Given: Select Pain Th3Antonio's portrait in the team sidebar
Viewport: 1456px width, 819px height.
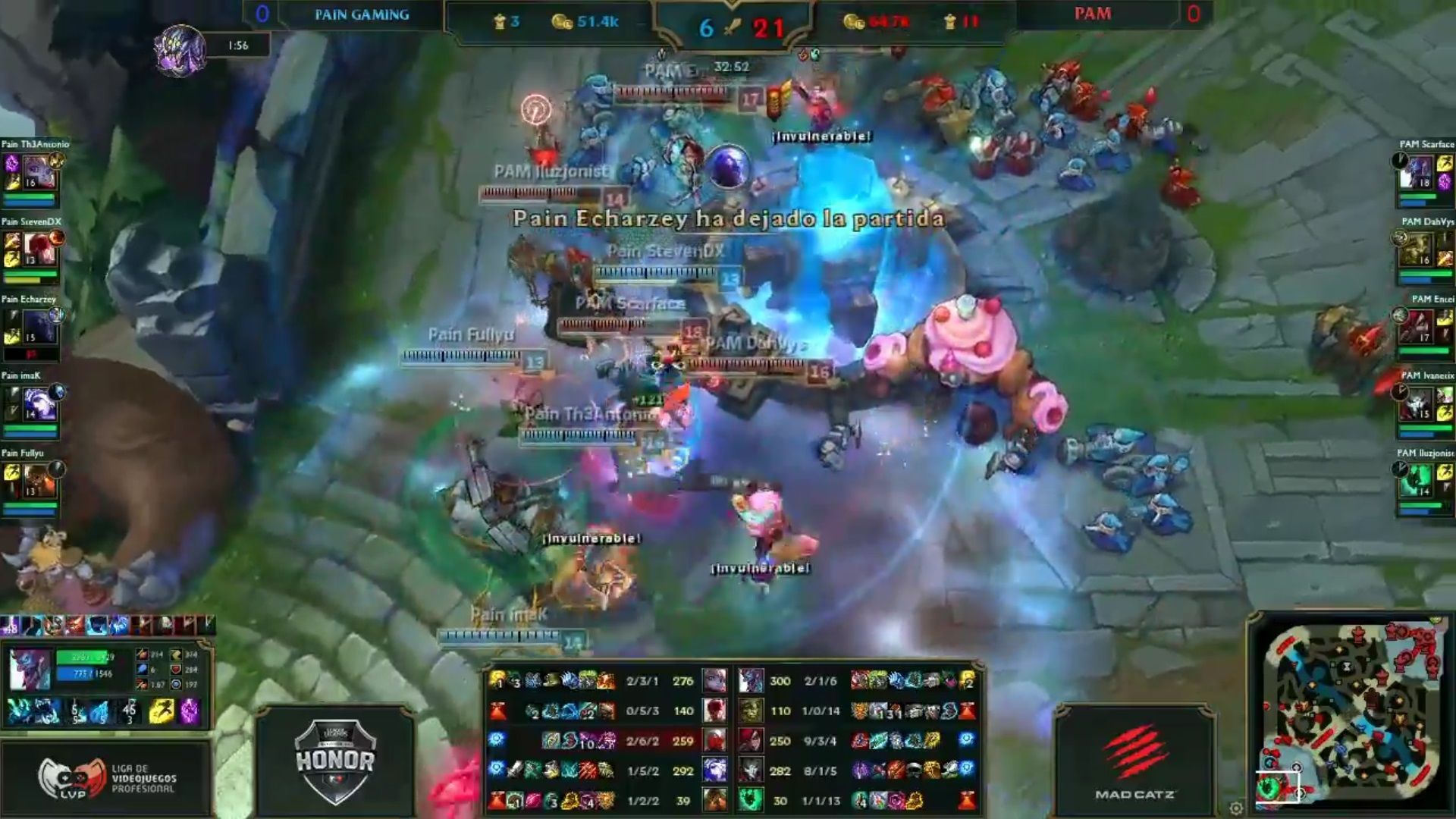Looking at the screenshot, I should coord(38,172).
